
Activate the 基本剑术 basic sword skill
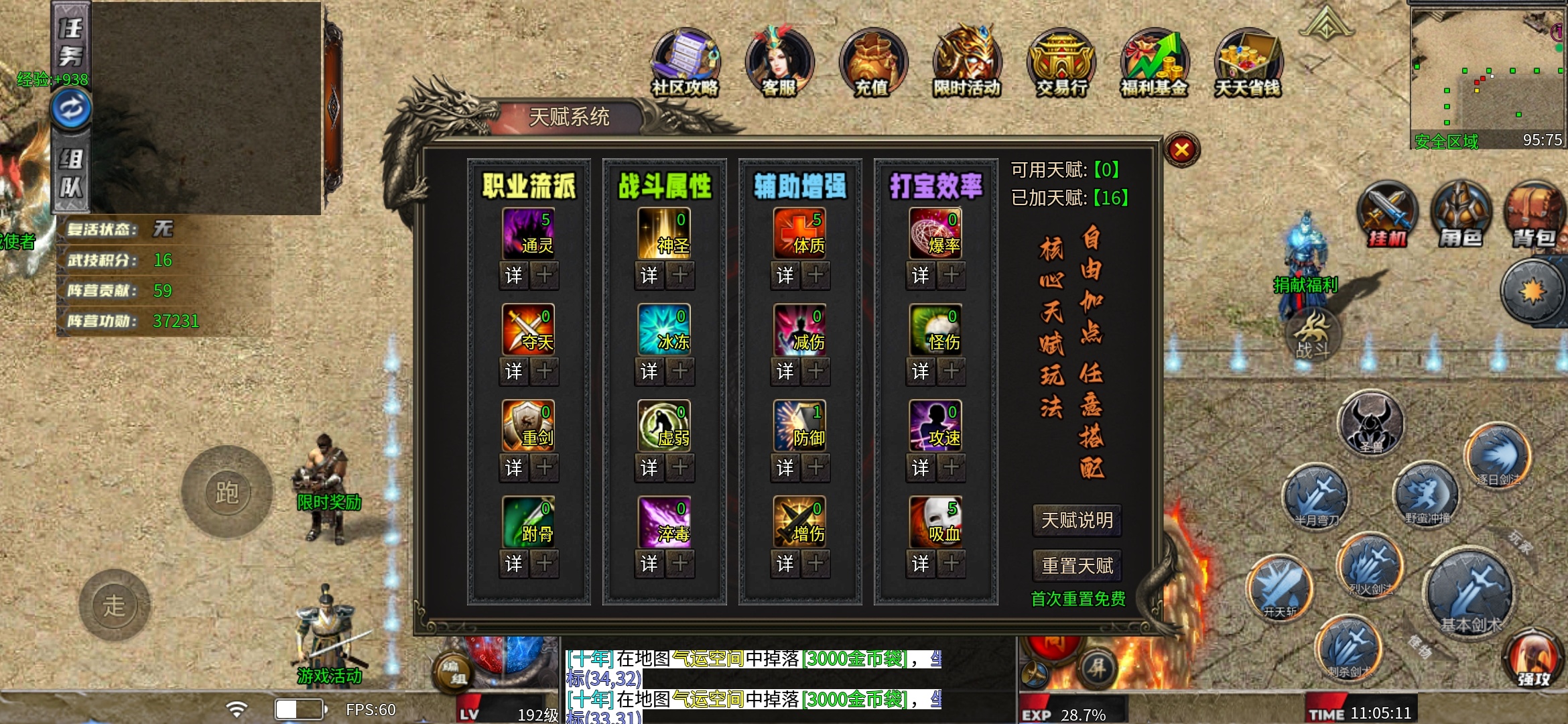click(x=1470, y=595)
